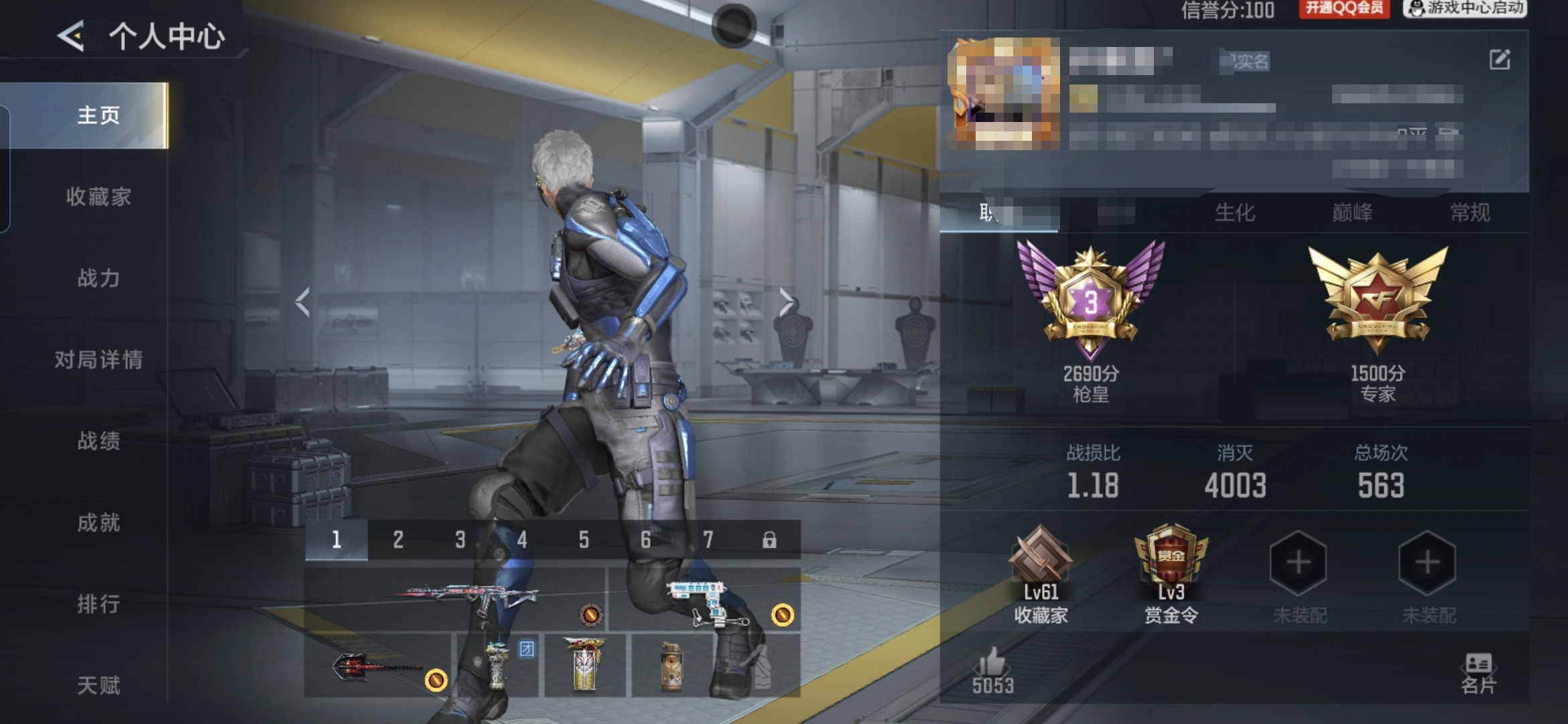Click the profile edit pencil icon
This screenshot has width=1568, height=724.
[x=1500, y=60]
